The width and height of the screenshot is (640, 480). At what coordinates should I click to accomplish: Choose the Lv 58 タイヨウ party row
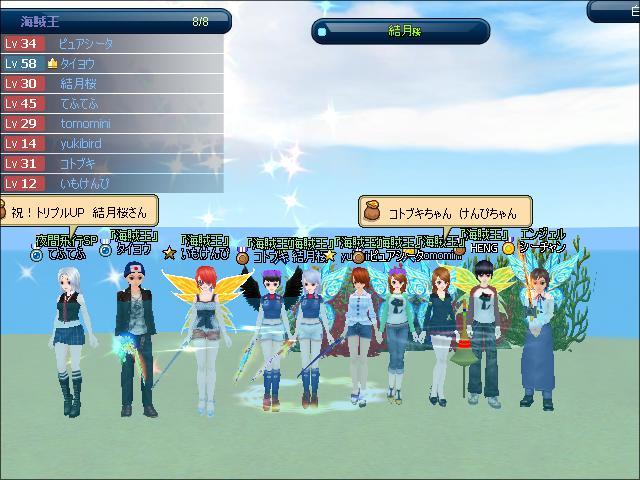(110, 64)
